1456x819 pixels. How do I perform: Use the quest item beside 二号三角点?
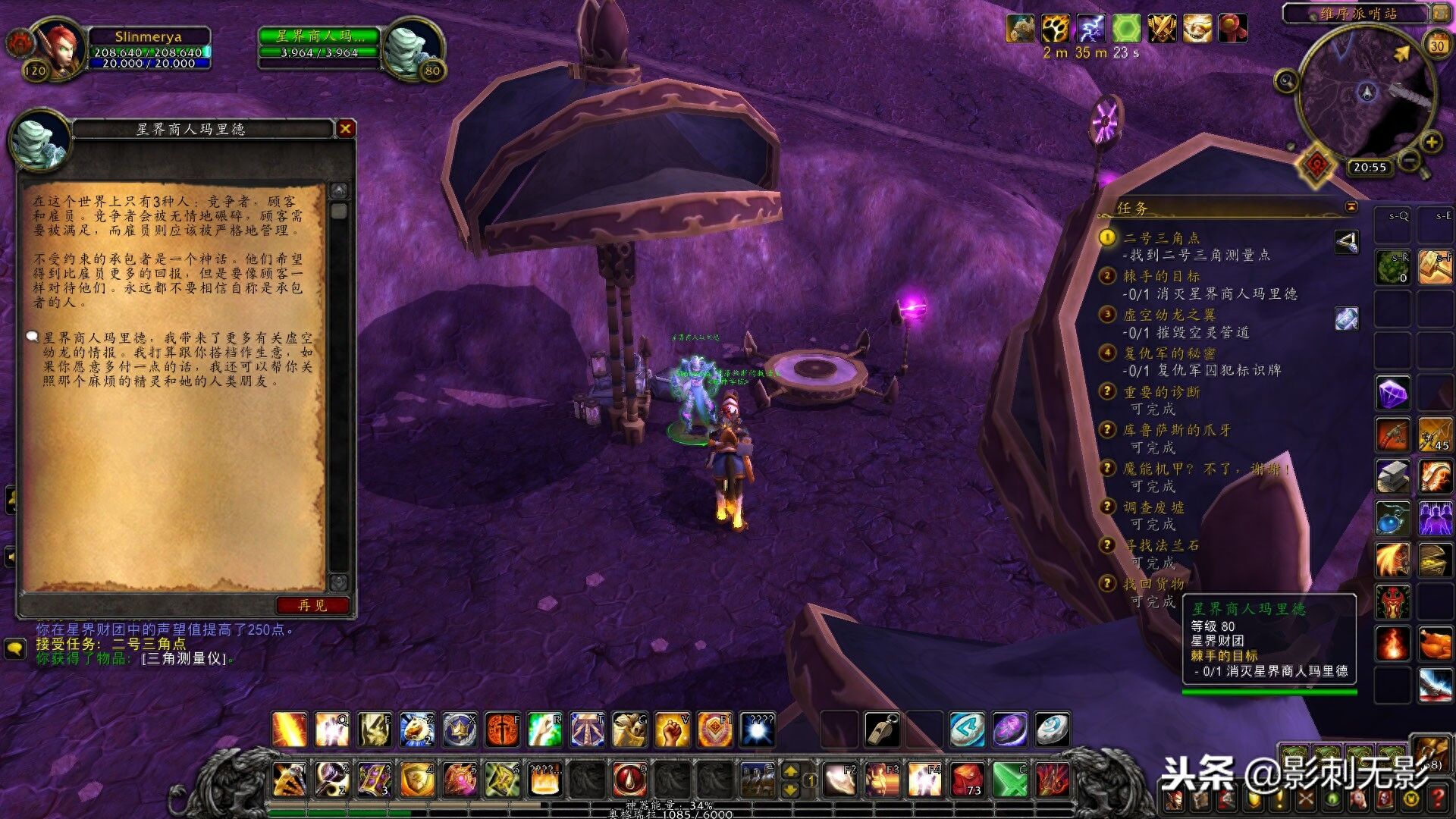pos(1347,242)
